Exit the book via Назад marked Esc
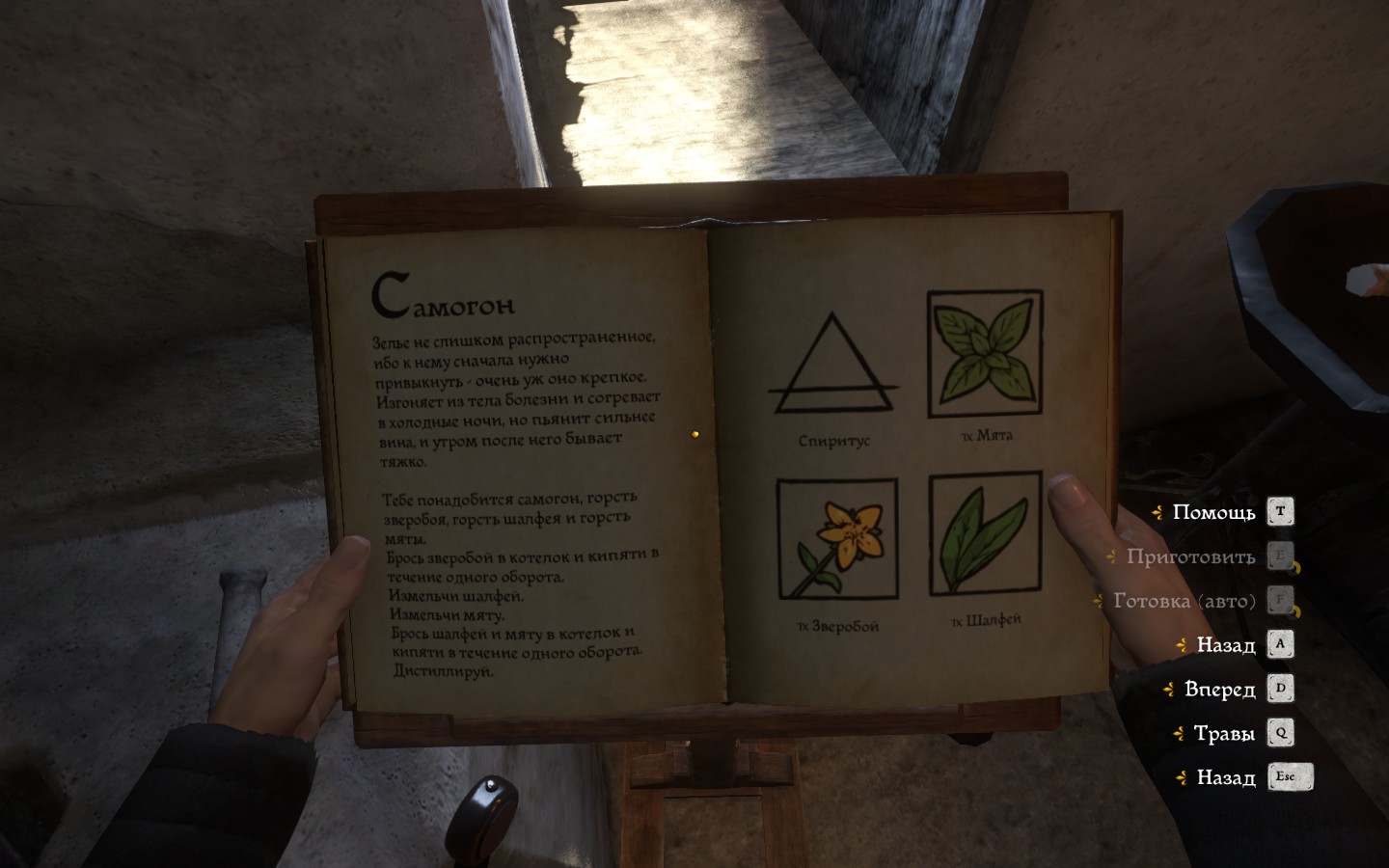 click(x=1226, y=777)
